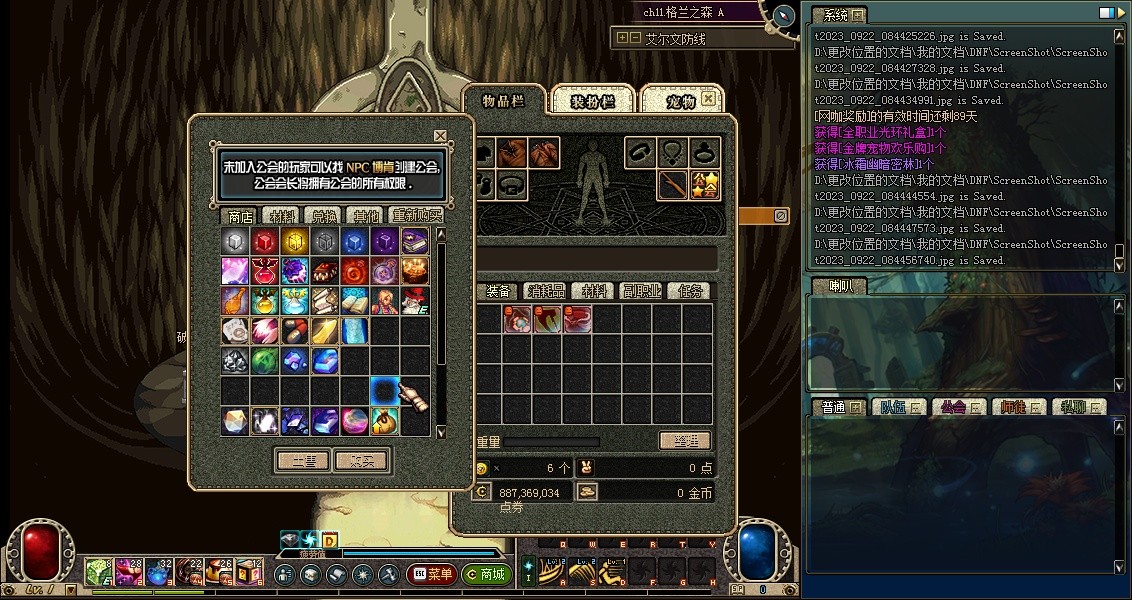Switch chat to the 公会 guild channel
This screenshot has height=600, width=1132.
[954, 407]
